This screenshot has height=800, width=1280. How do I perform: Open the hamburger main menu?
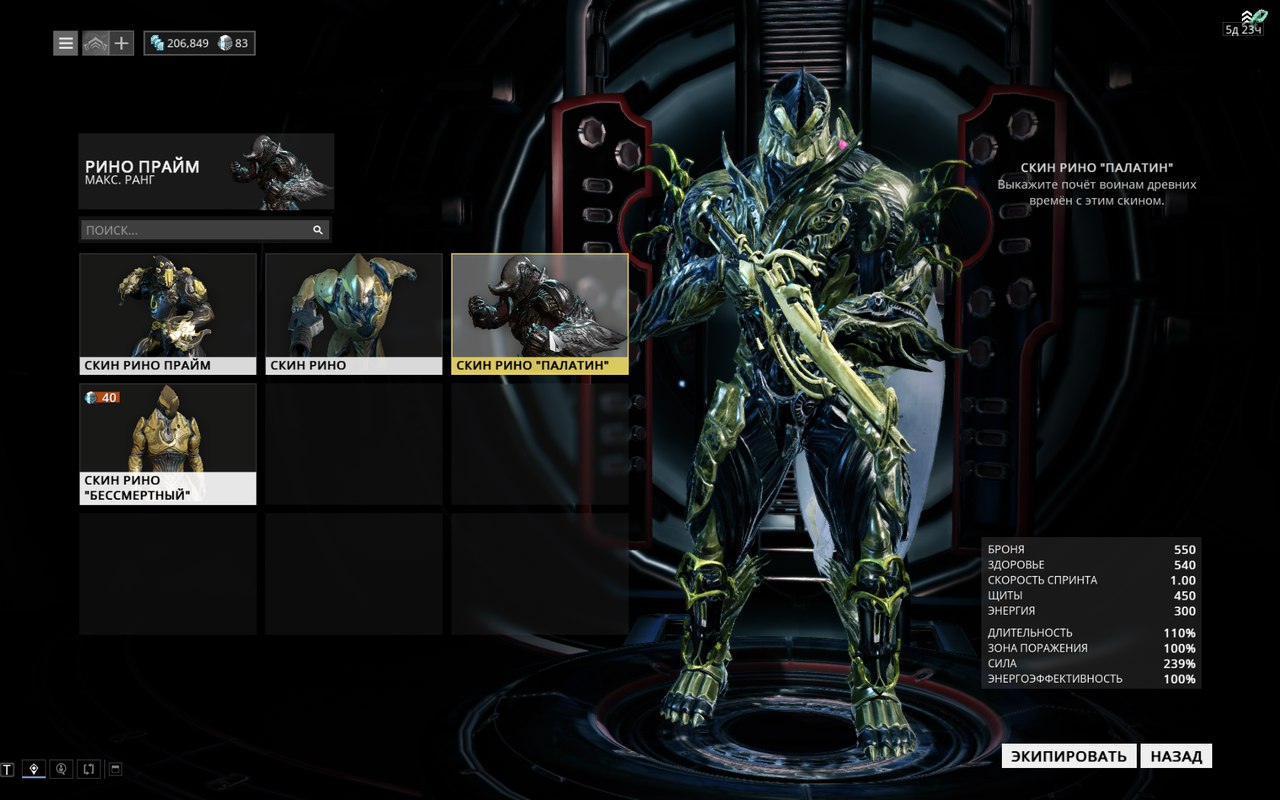click(65, 43)
